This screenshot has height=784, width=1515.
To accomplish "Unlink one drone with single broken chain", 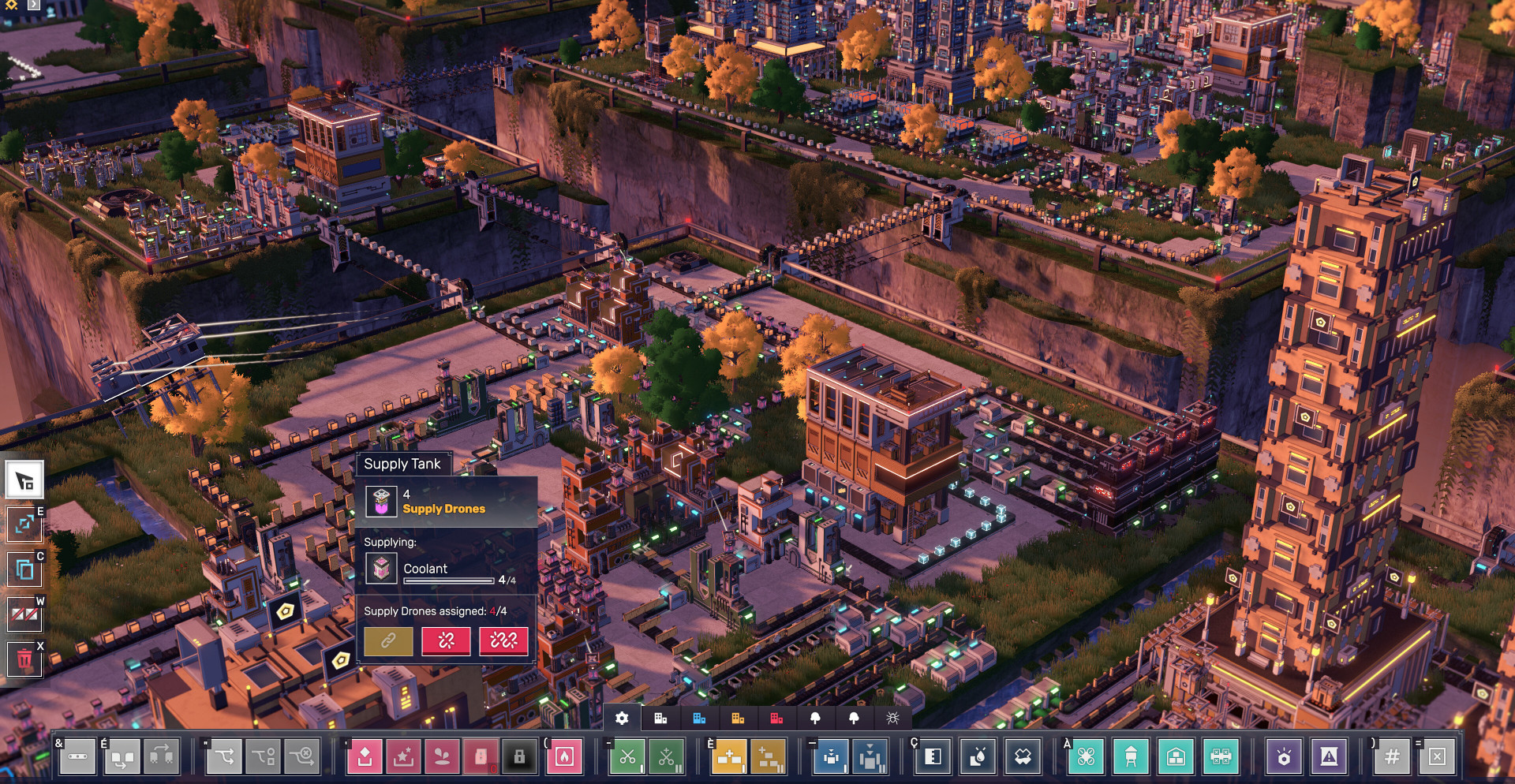I will (446, 641).
